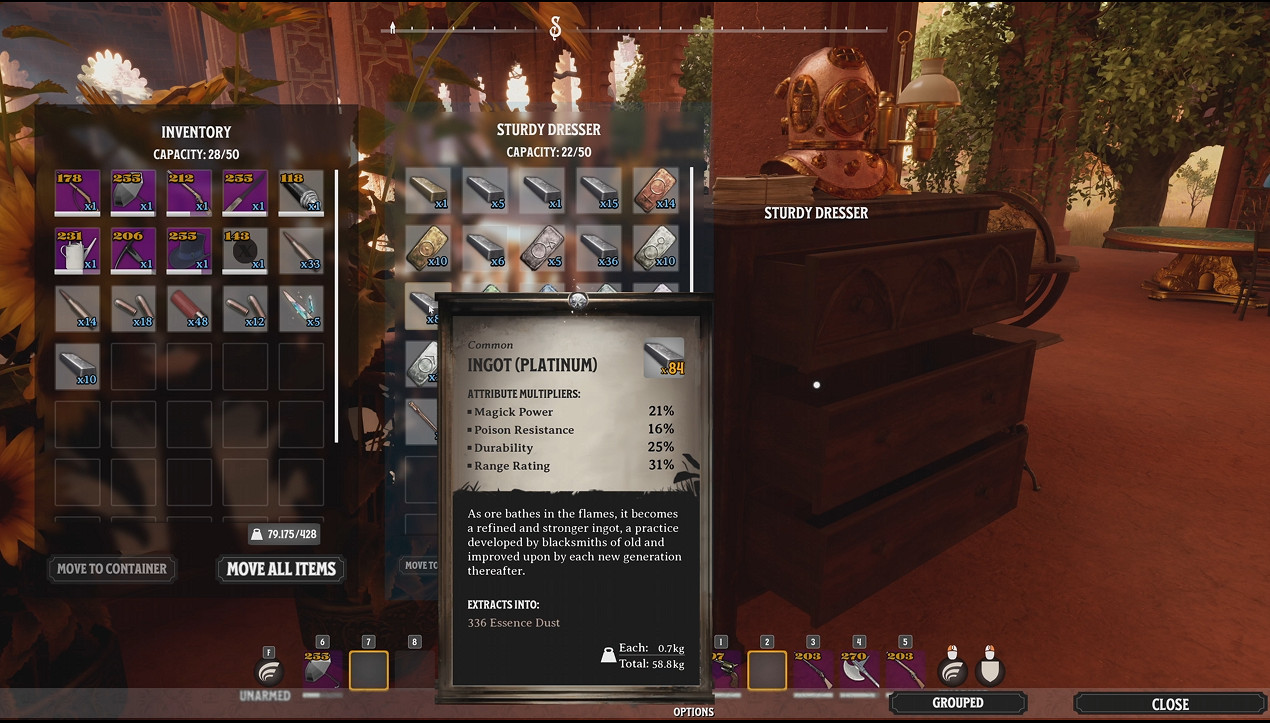Choose the top hat inventory item
The image size is (1270, 723).
click(x=190, y=250)
